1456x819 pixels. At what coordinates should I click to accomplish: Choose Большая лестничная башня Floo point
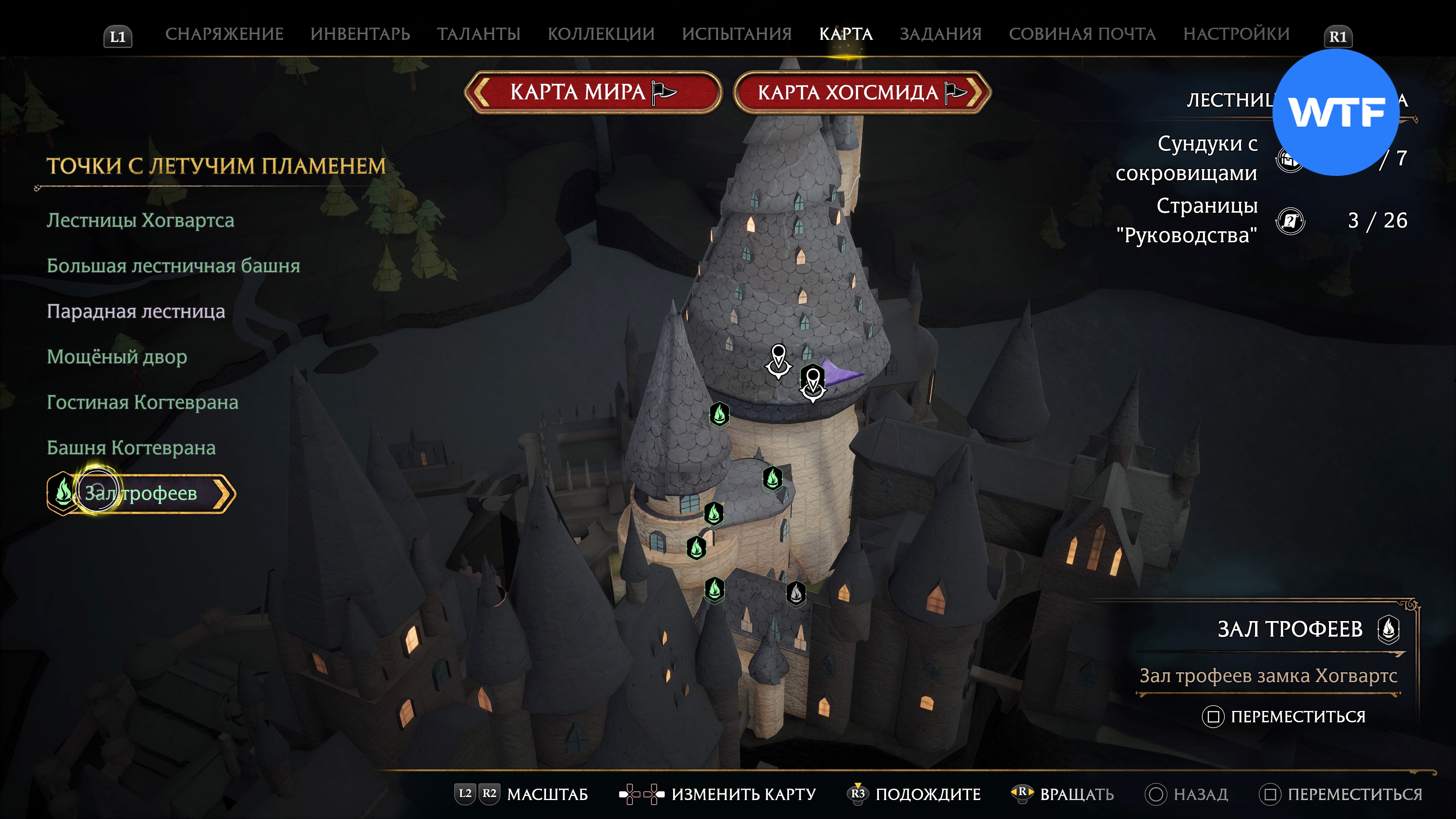point(173,266)
